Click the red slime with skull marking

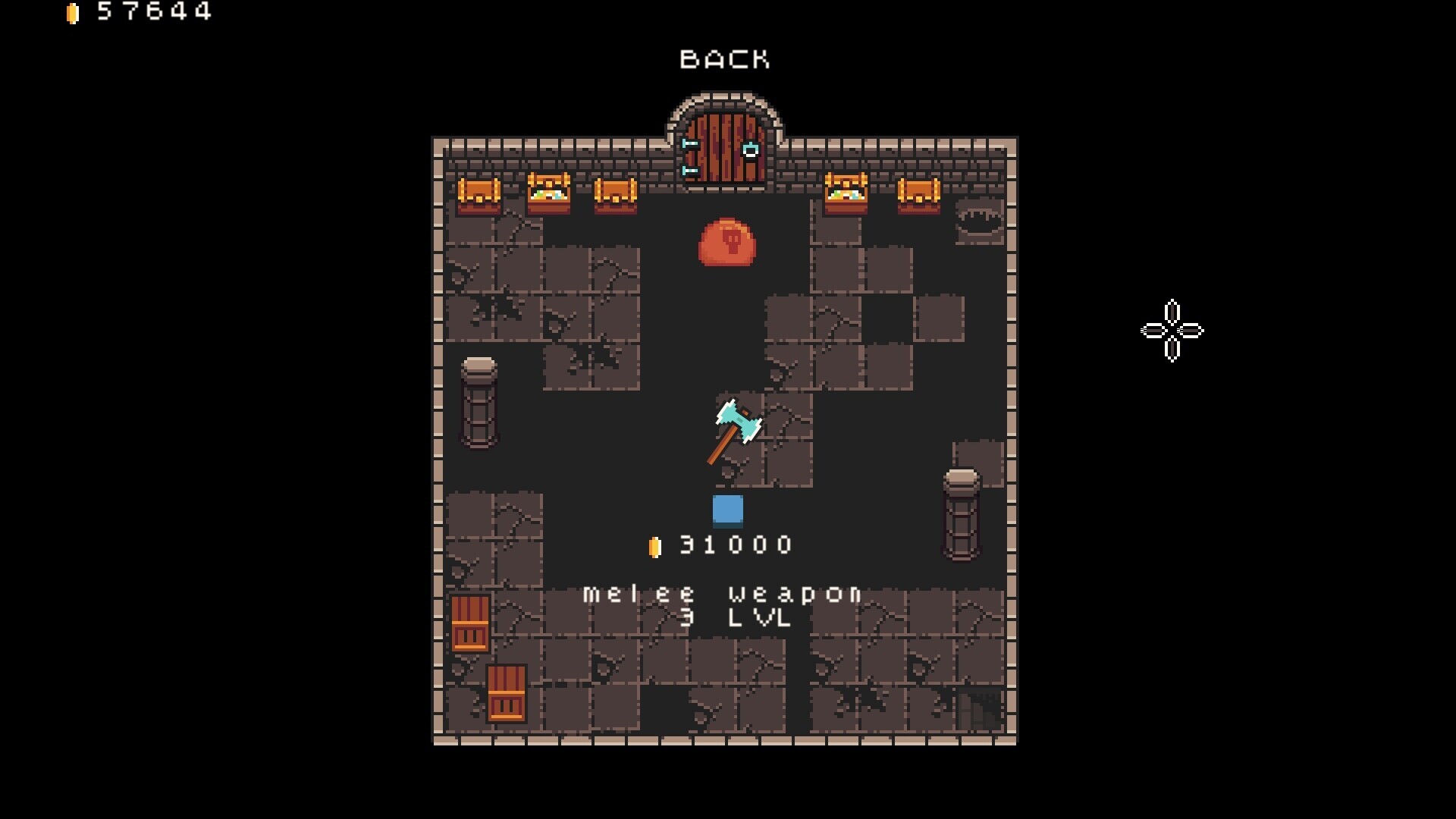[726, 243]
